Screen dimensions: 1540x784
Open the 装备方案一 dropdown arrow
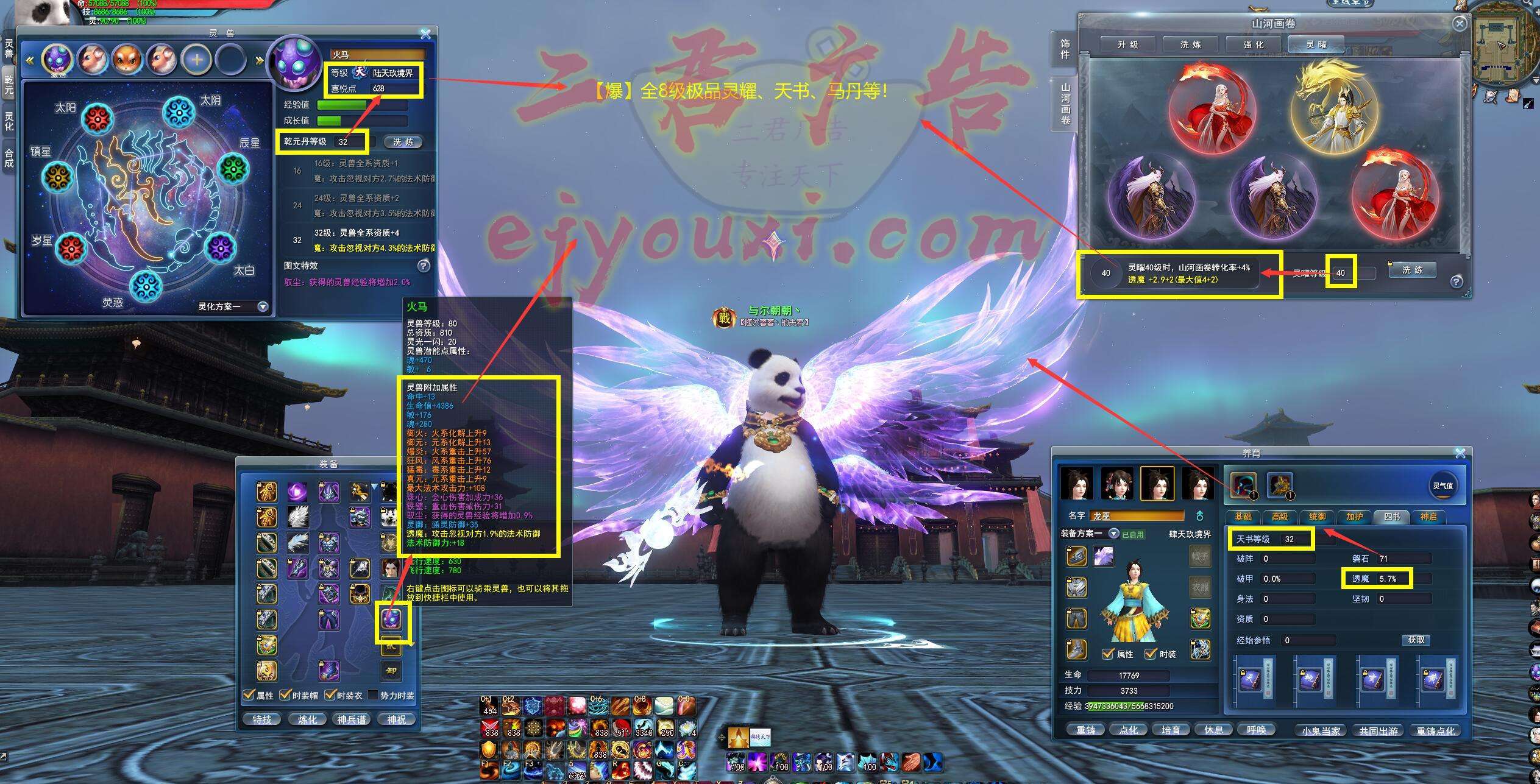click(1113, 534)
